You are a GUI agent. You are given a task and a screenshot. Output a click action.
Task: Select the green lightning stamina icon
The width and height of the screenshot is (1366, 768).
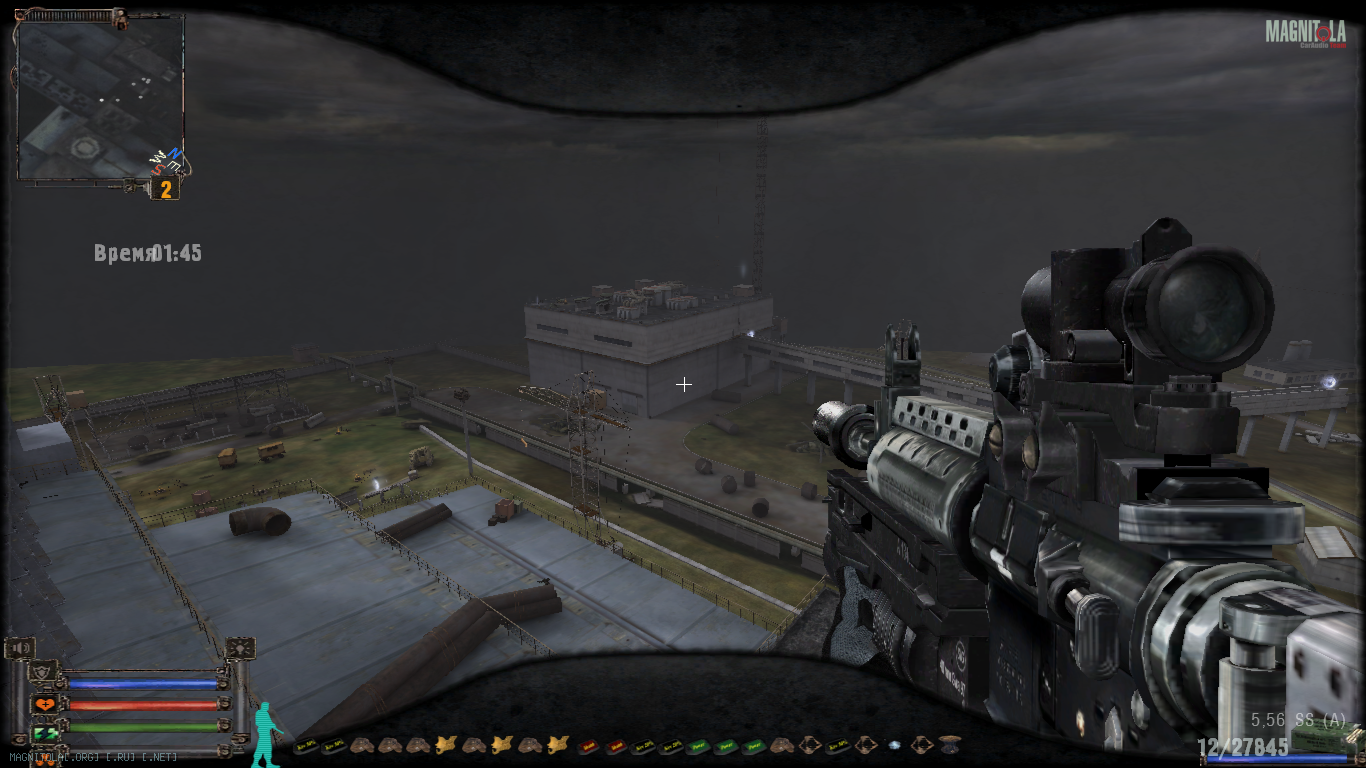tap(45, 734)
